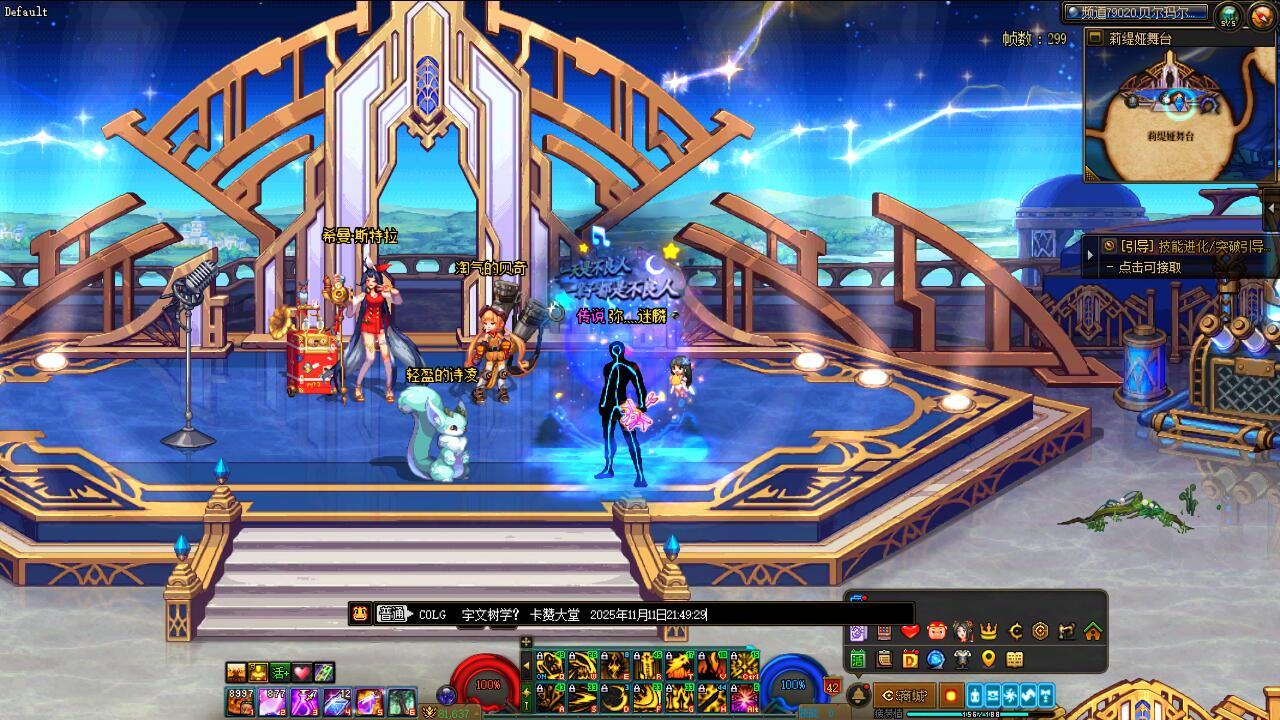Open the green house icon
Viewport: 1280px width, 720px height.
pos(1093,631)
